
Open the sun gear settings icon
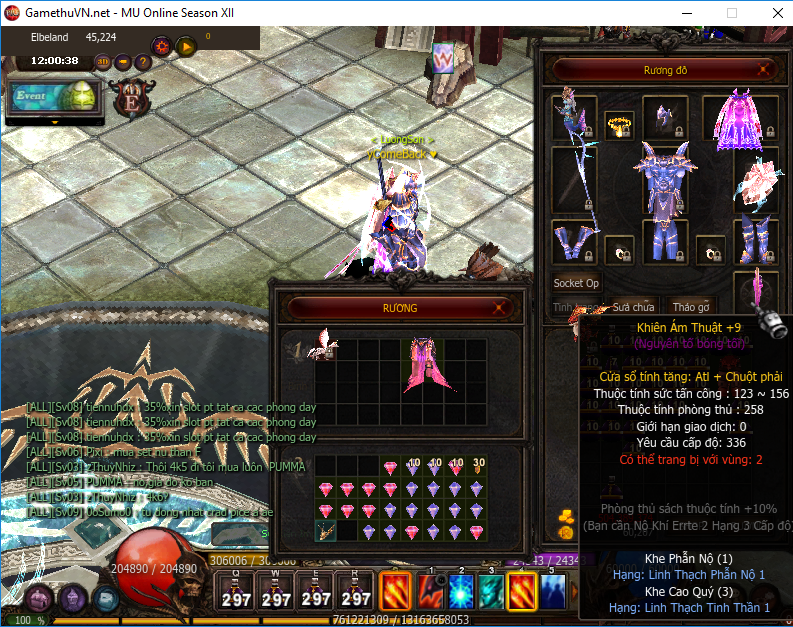[161, 45]
